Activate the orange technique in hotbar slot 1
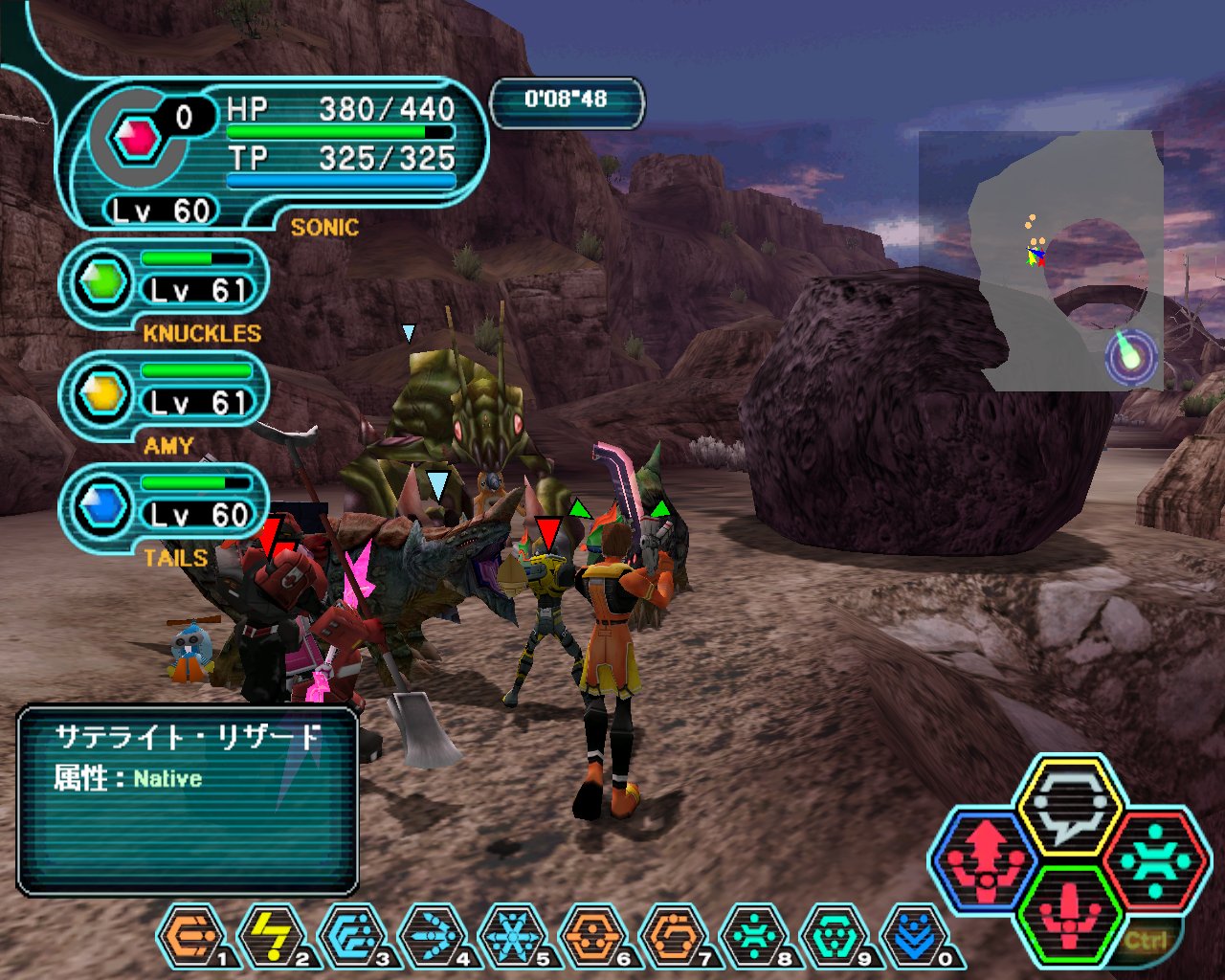The width and height of the screenshot is (1225, 980). pos(189,935)
